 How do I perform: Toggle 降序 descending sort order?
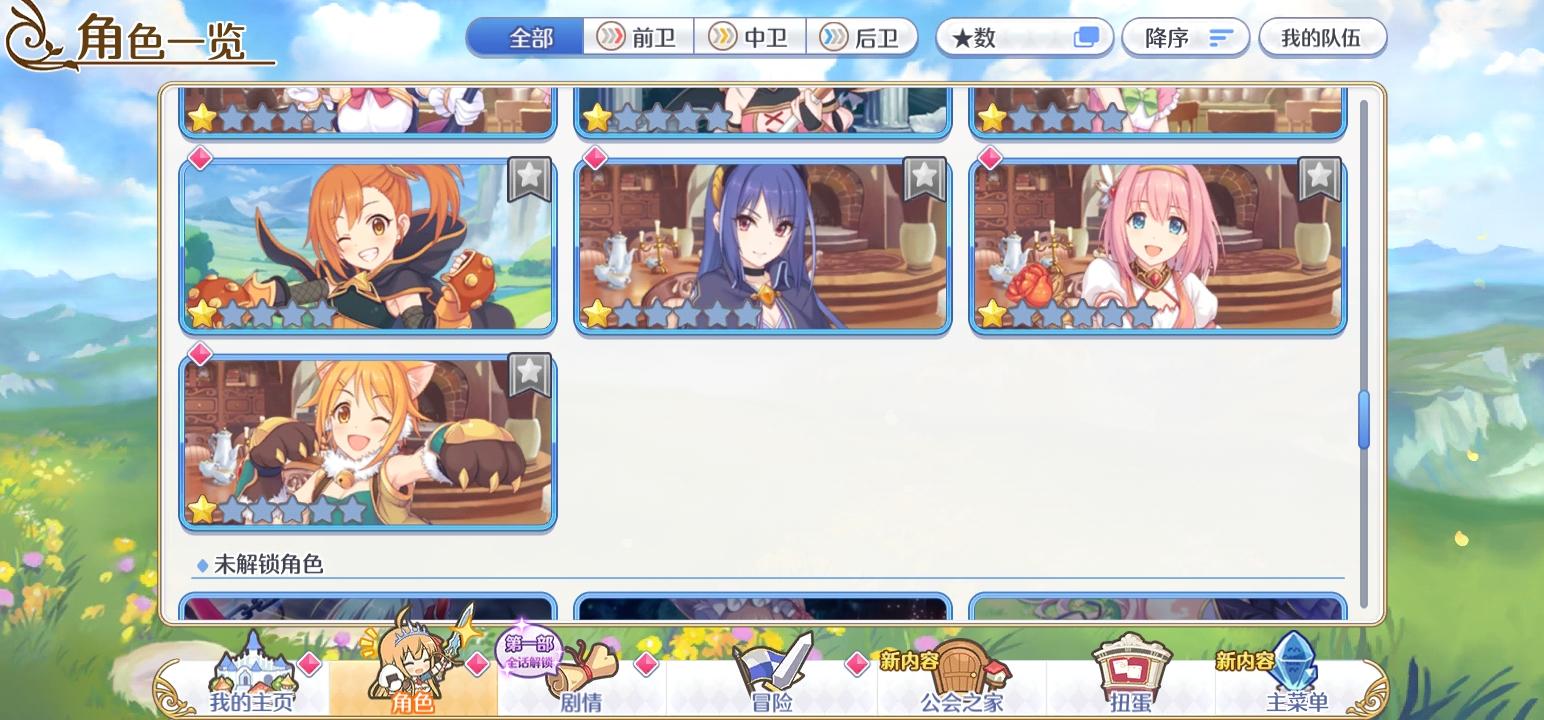tap(1185, 37)
